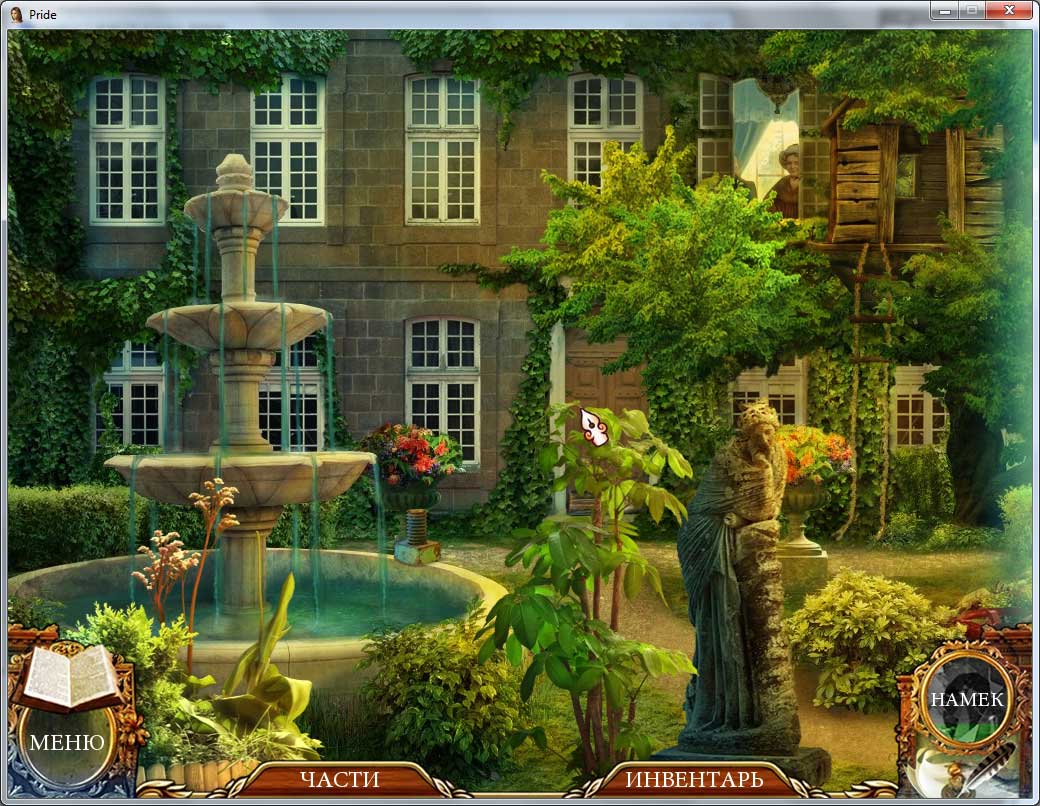Minimize the Pride window

point(944,11)
